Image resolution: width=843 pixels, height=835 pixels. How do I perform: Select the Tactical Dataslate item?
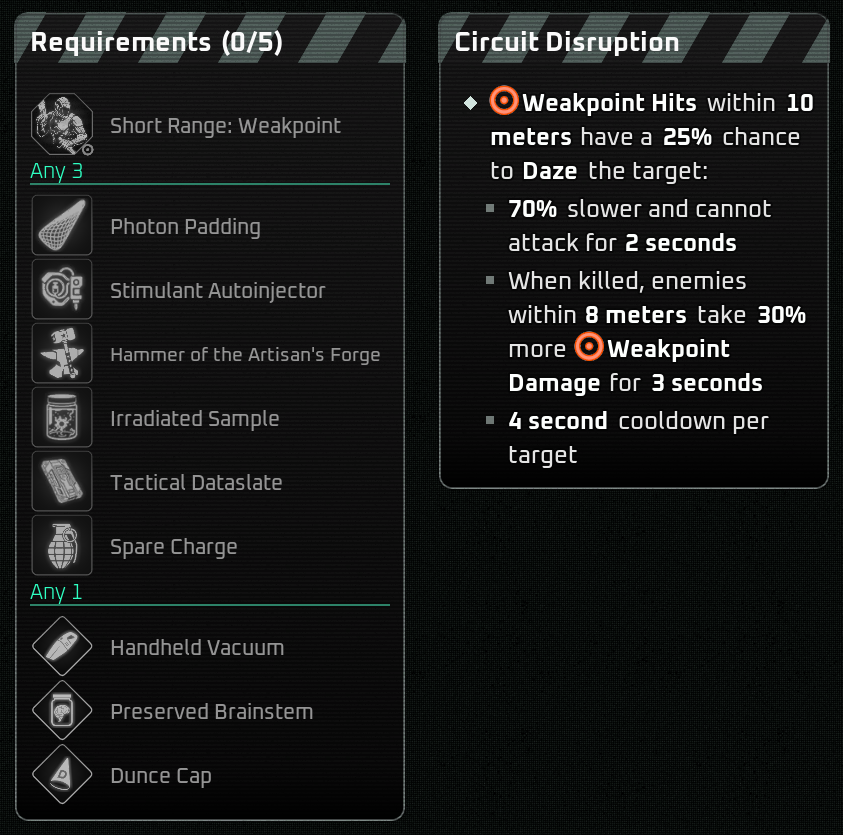[x=62, y=482]
